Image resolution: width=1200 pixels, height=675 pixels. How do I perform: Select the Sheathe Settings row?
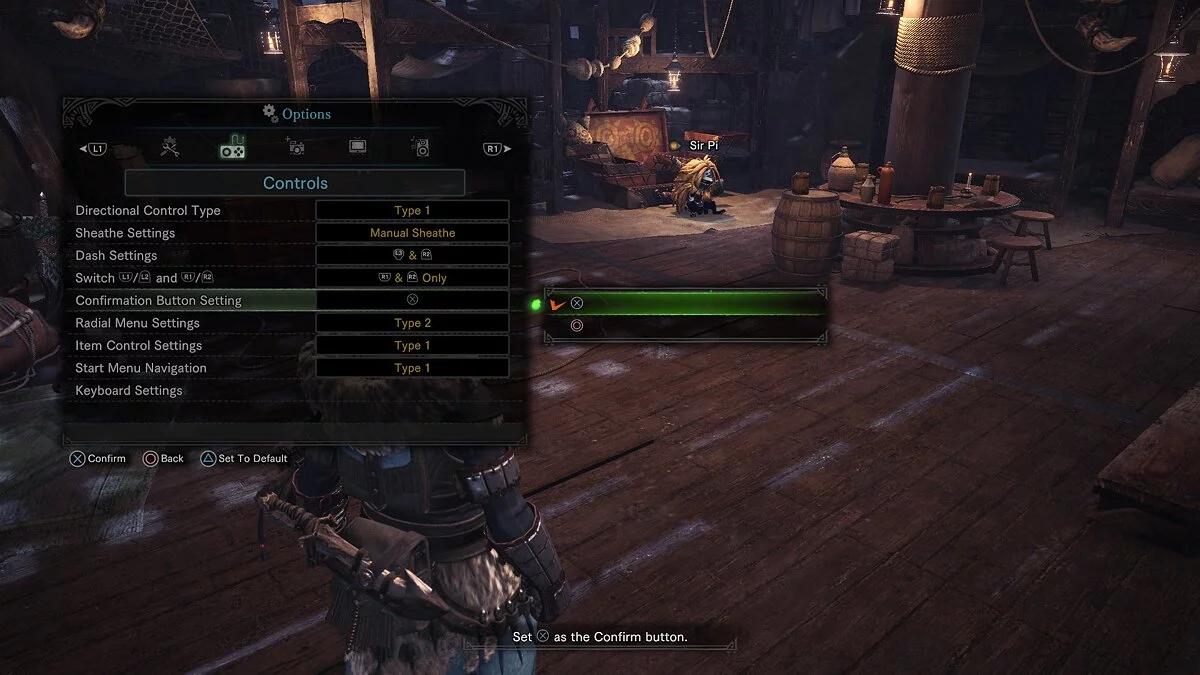point(125,233)
